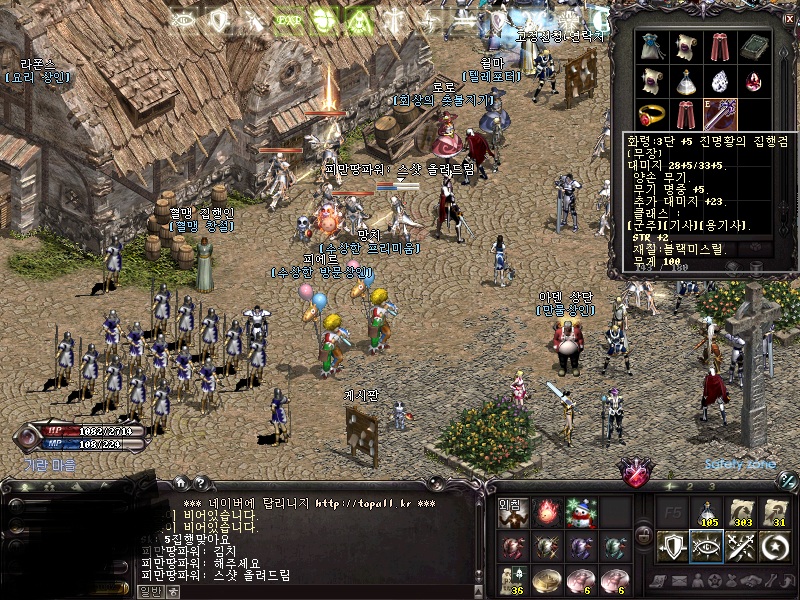The width and height of the screenshot is (800, 600).
Task: Use the scroll with count 303
Action: [x=742, y=513]
